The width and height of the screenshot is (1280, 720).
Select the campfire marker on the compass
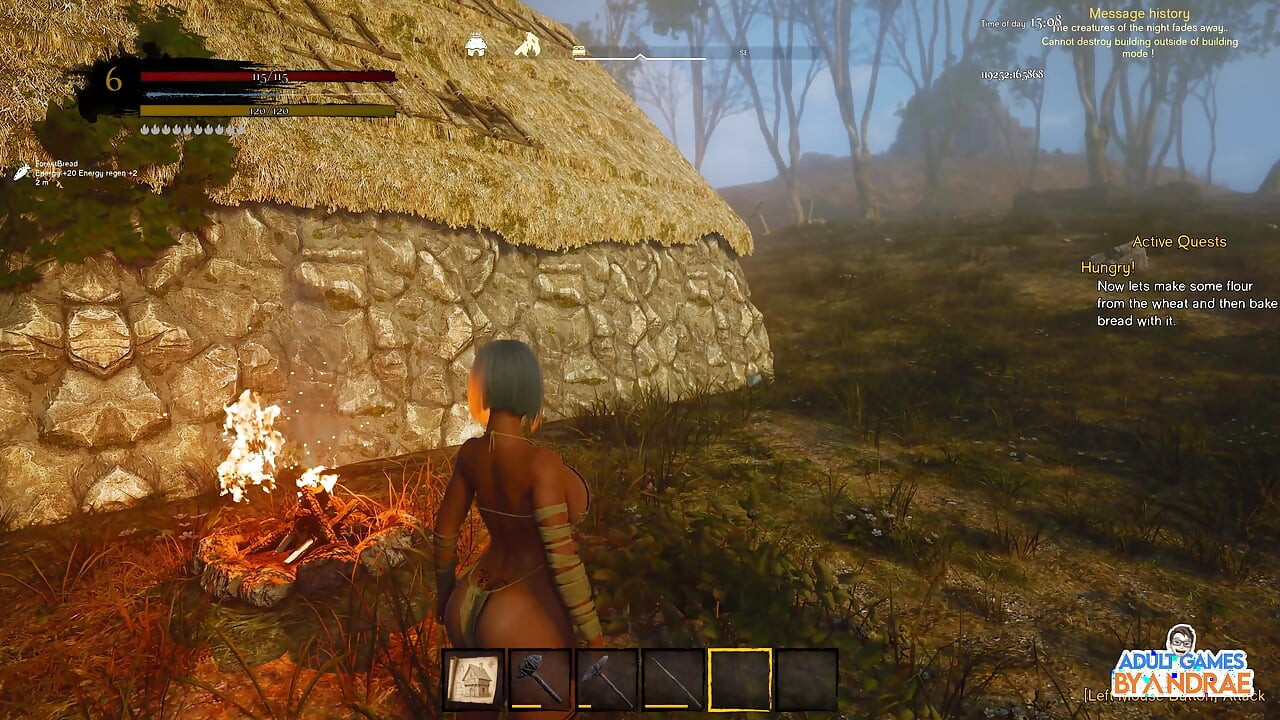coord(527,45)
